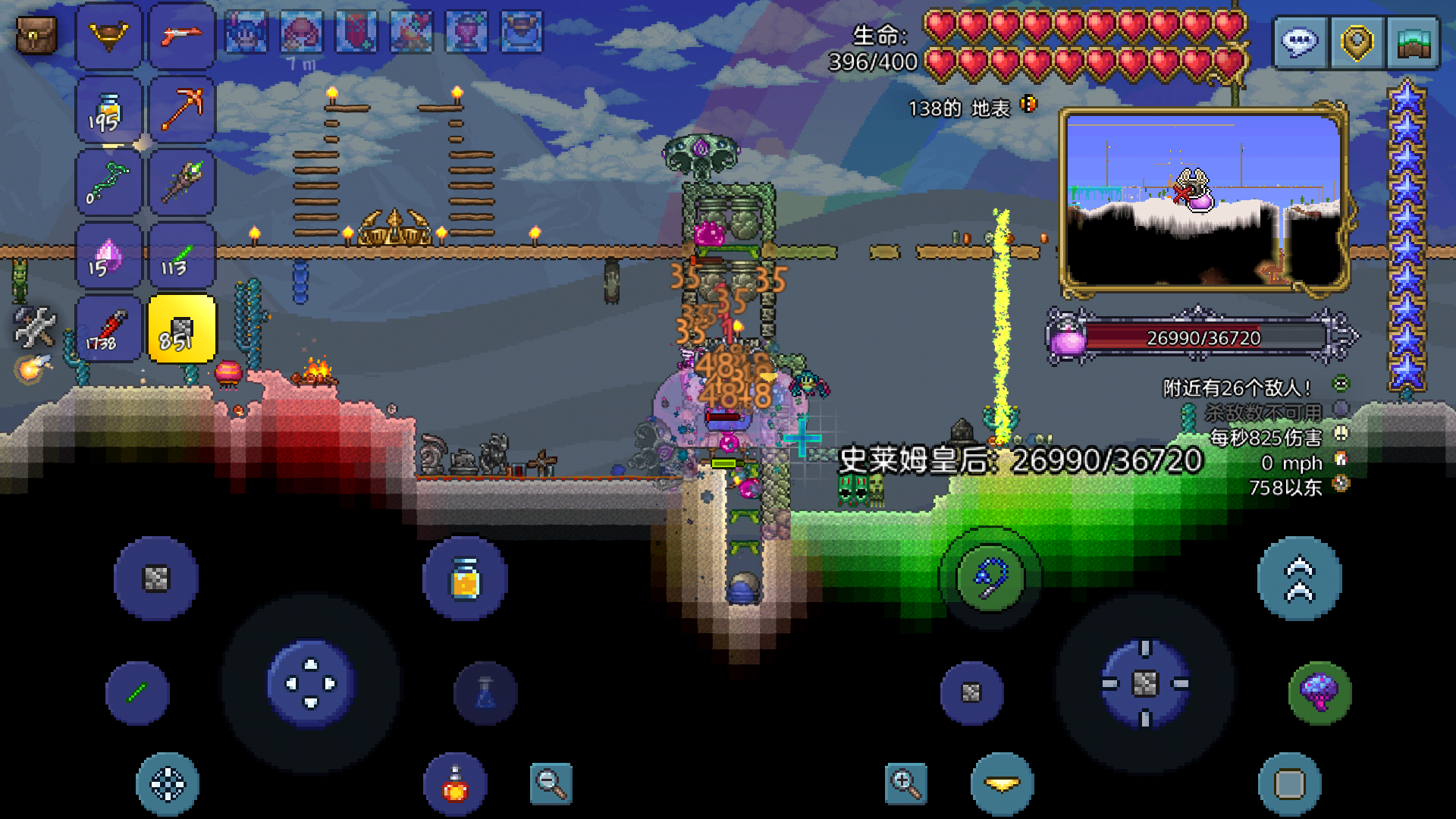Use the honey jar quick buff button
The image size is (1456, 819).
[x=465, y=579]
